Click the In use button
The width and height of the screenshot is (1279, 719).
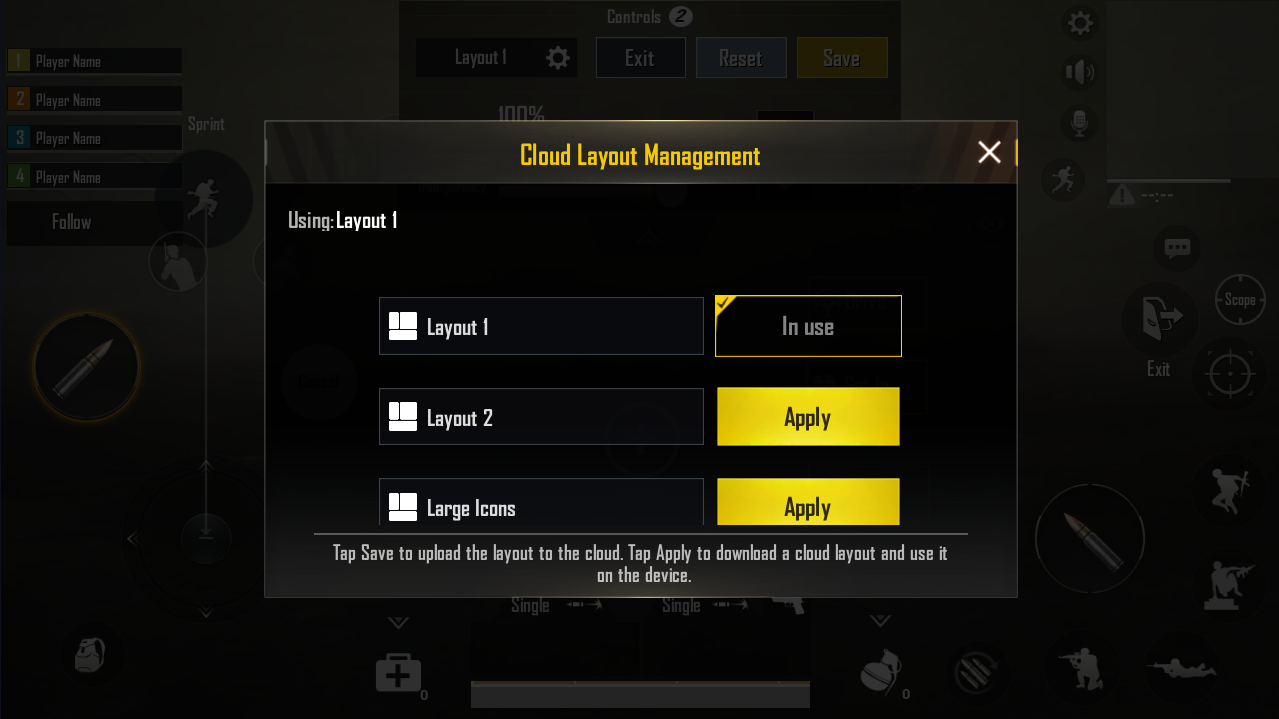808,326
